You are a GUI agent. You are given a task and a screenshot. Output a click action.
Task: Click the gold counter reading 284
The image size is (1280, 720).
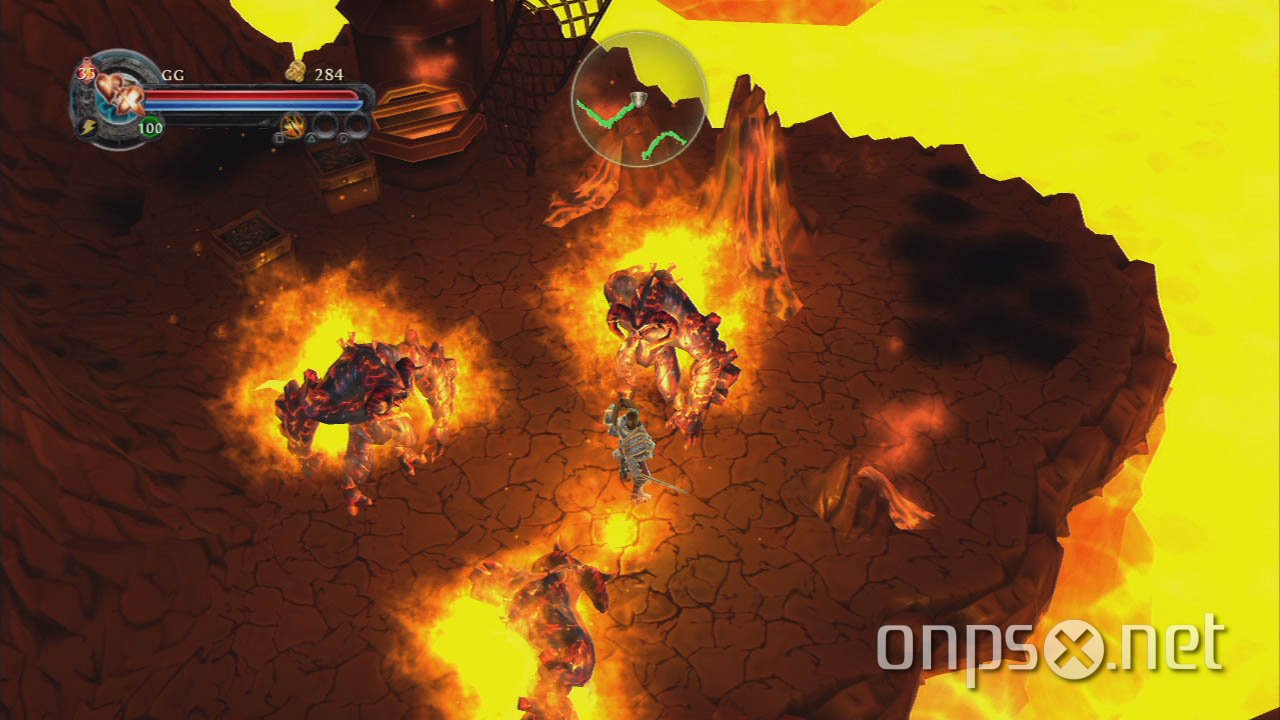tap(328, 74)
